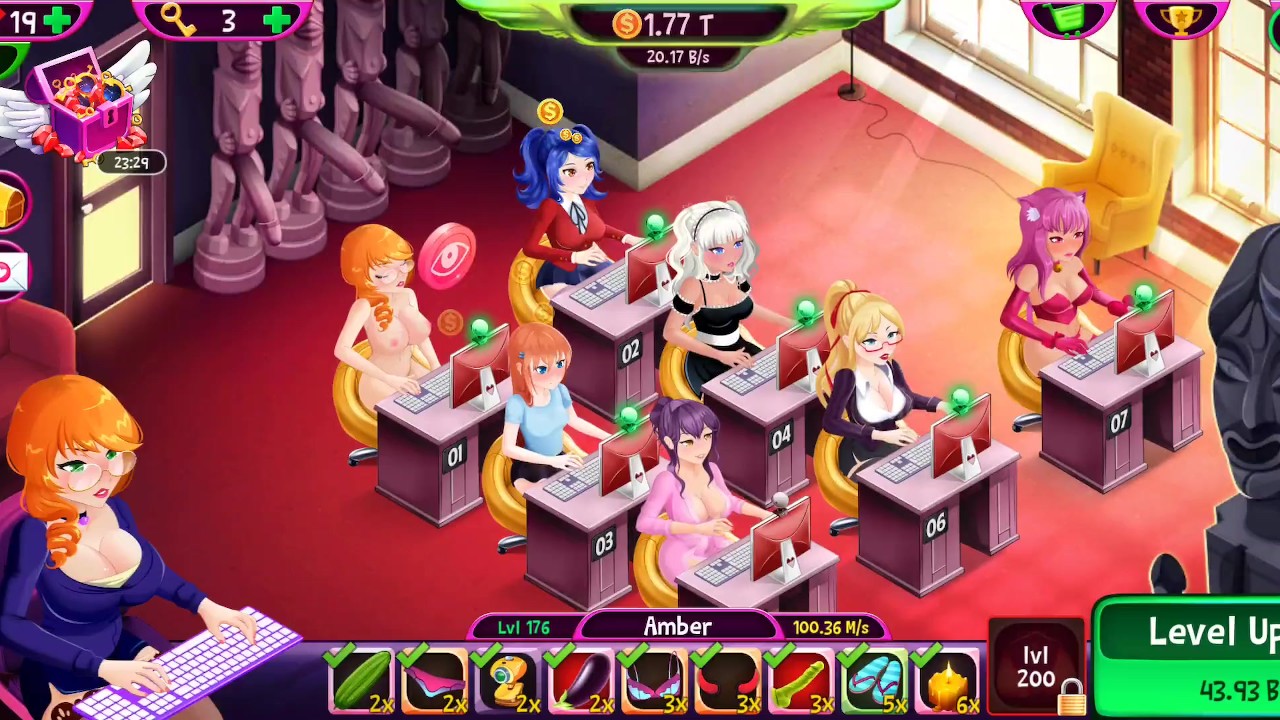The image size is (1280, 720).
Task: Select the yellow webcam upgrade item
Action: (x=507, y=680)
